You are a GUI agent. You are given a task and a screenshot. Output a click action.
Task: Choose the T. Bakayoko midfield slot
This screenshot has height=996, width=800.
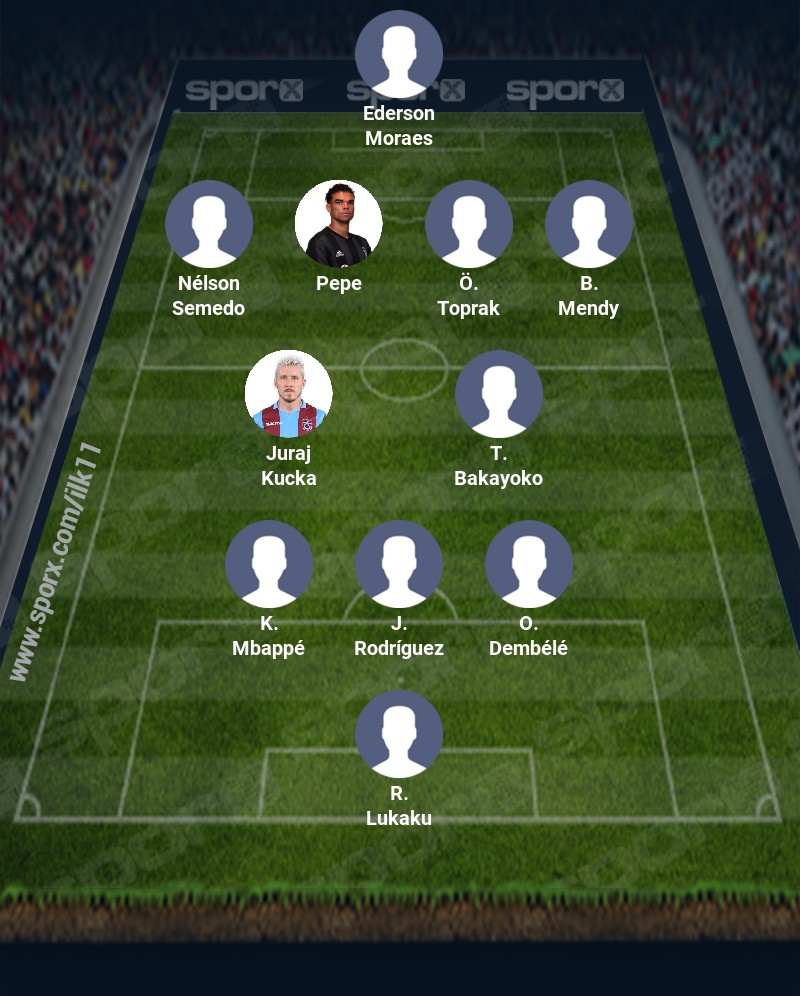click(x=499, y=394)
